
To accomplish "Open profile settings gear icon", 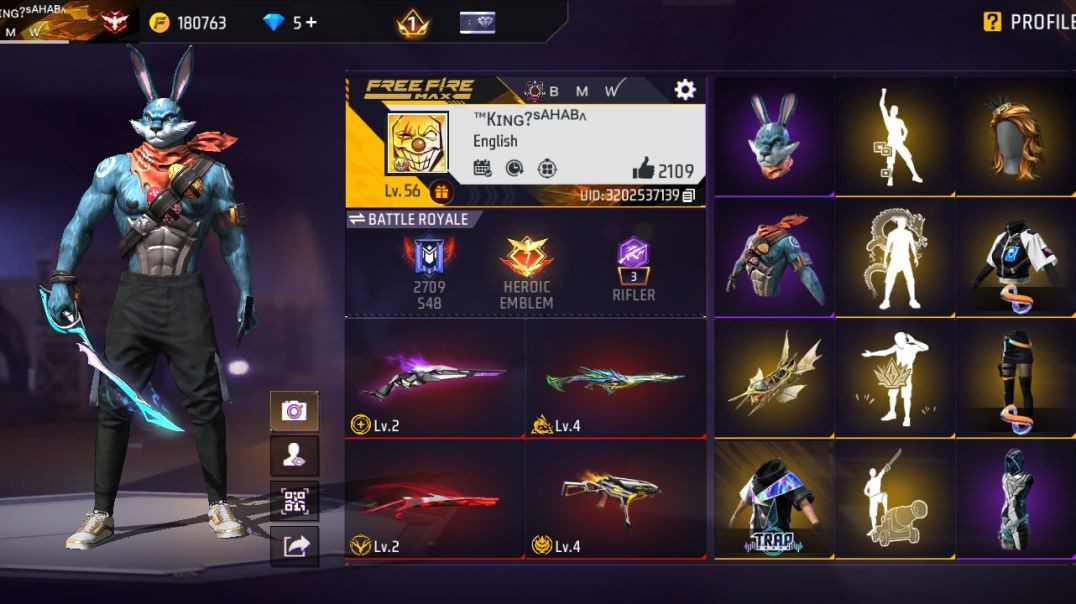I will point(684,90).
